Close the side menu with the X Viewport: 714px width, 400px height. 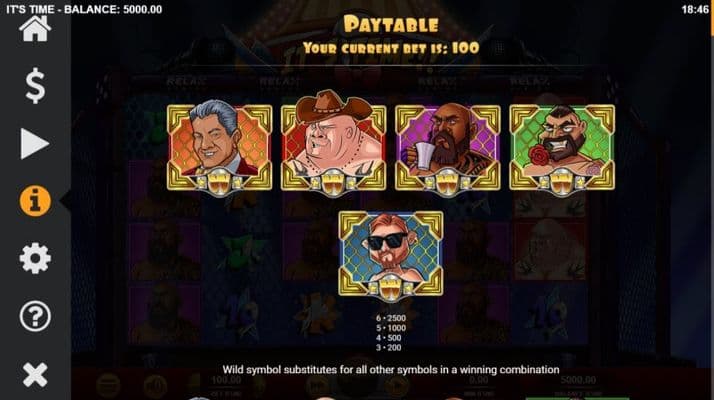[35, 375]
